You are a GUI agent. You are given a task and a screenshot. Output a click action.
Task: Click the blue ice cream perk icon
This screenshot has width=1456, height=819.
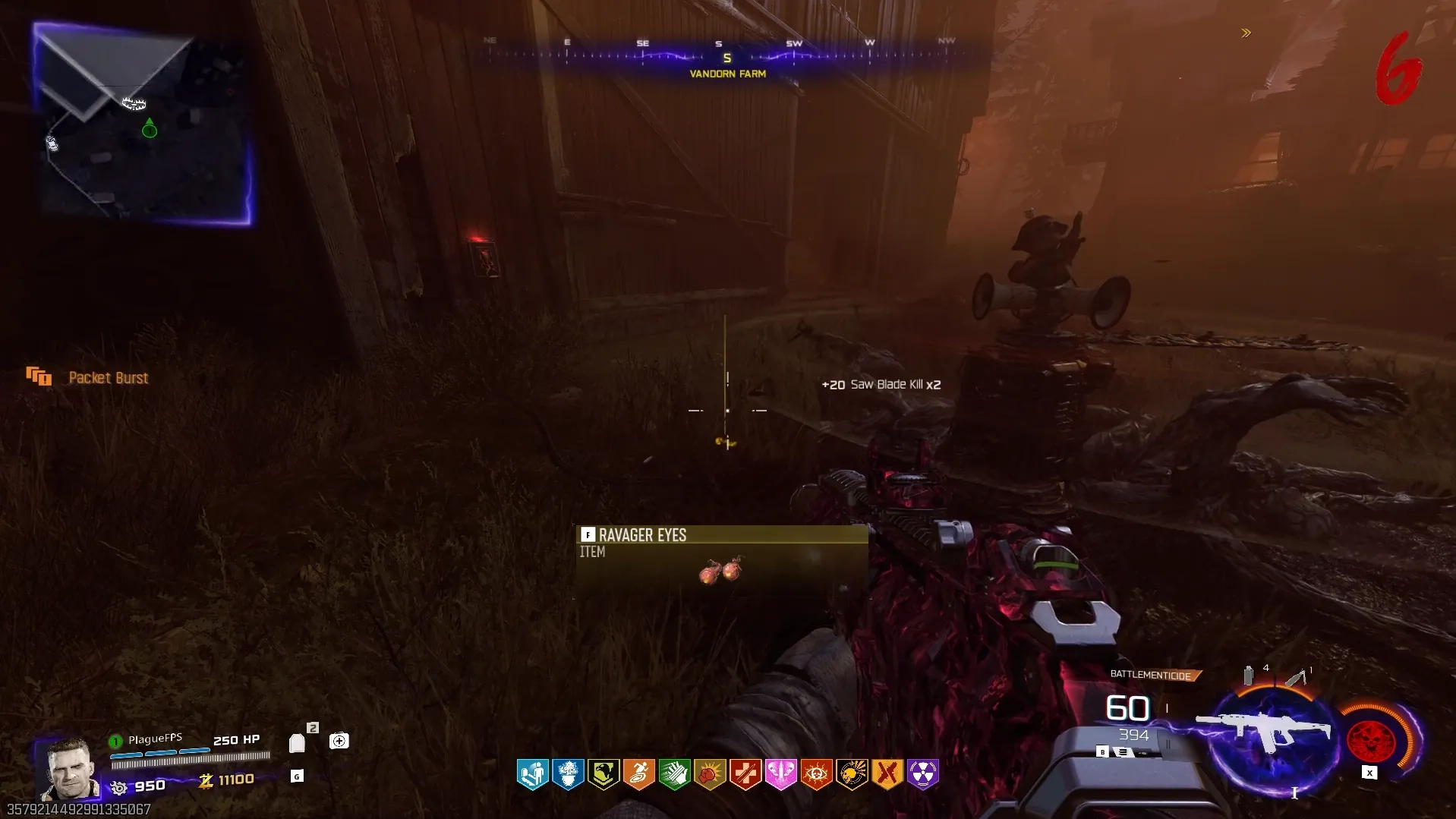click(x=568, y=774)
